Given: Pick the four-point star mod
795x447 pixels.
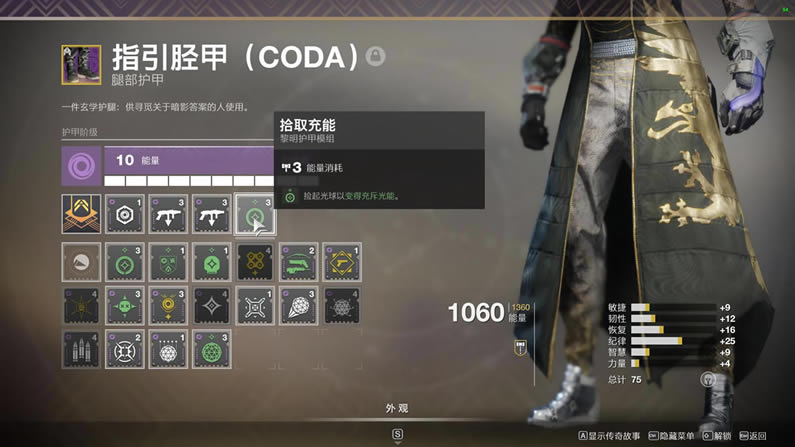Looking at the screenshot, I should click(212, 307).
